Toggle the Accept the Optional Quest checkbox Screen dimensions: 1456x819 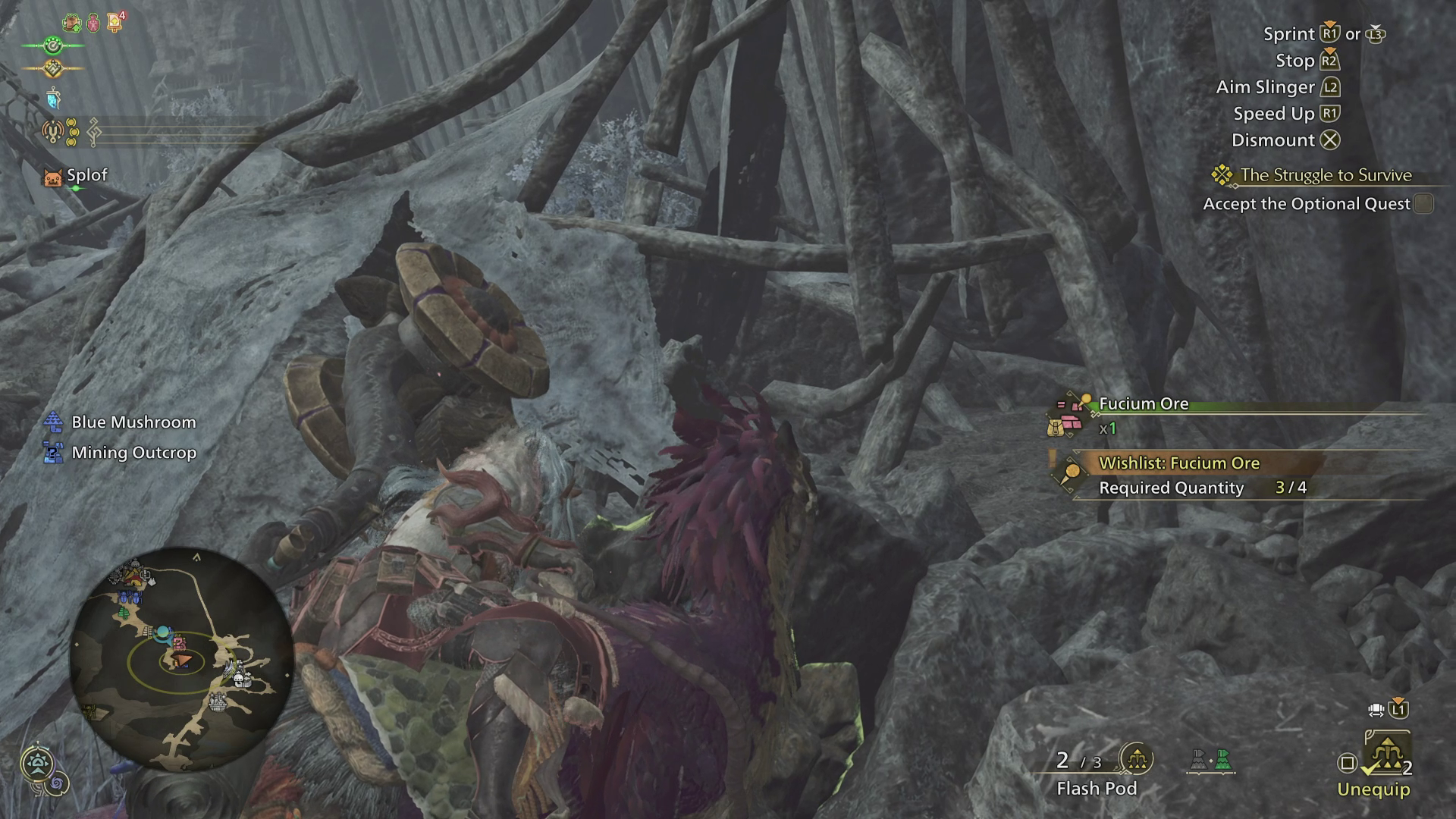(1423, 203)
